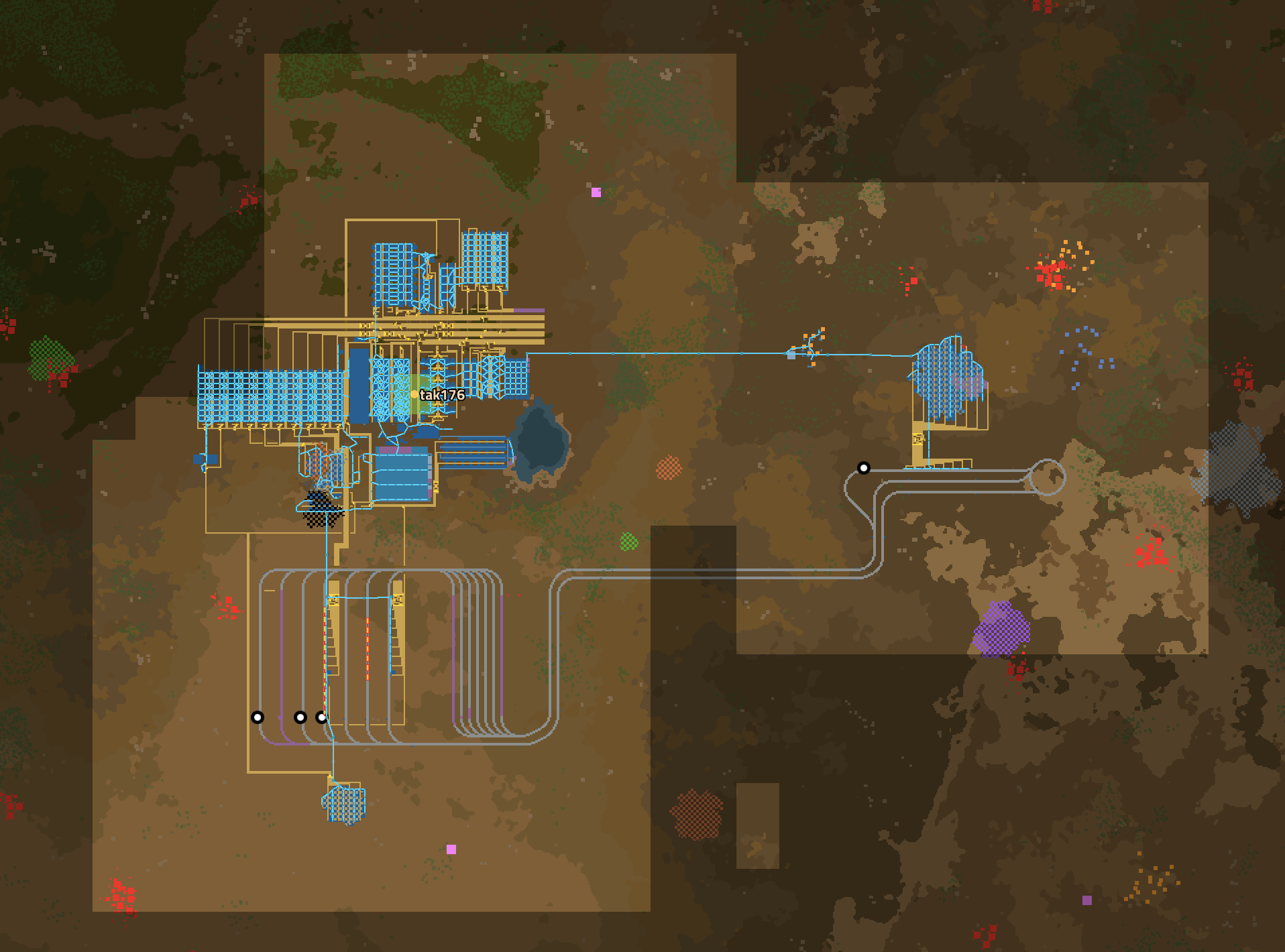Select the train stop marker by the rail loop
Image resolution: width=1285 pixels, height=952 pixels.
pyautogui.click(x=864, y=468)
